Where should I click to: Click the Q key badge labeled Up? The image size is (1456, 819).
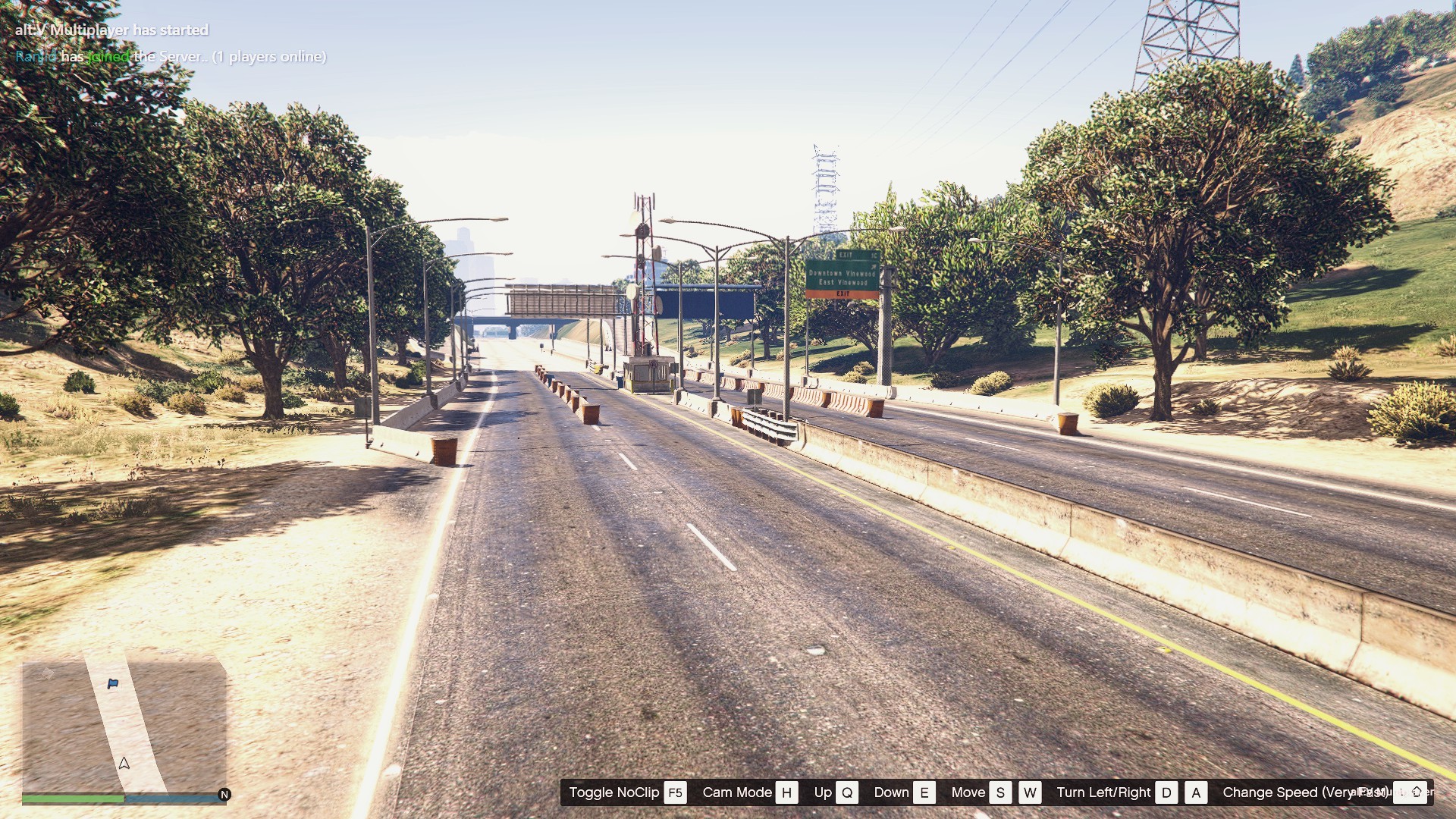[847, 792]
